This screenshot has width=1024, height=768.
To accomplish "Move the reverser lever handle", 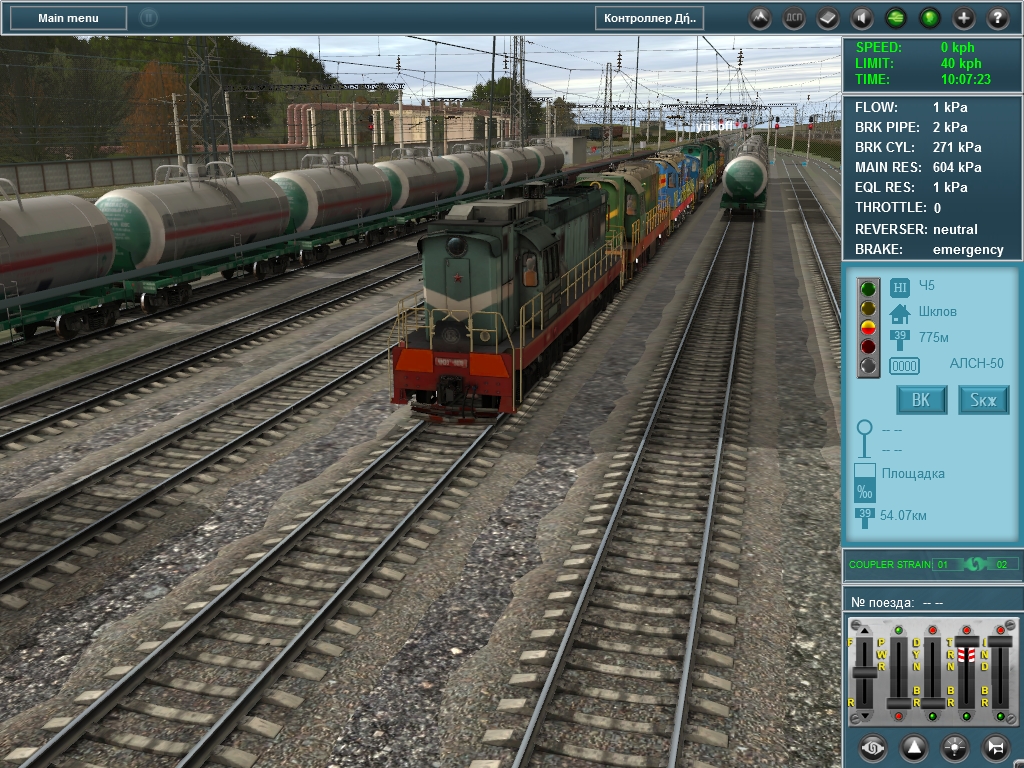I will click(864, 671).
